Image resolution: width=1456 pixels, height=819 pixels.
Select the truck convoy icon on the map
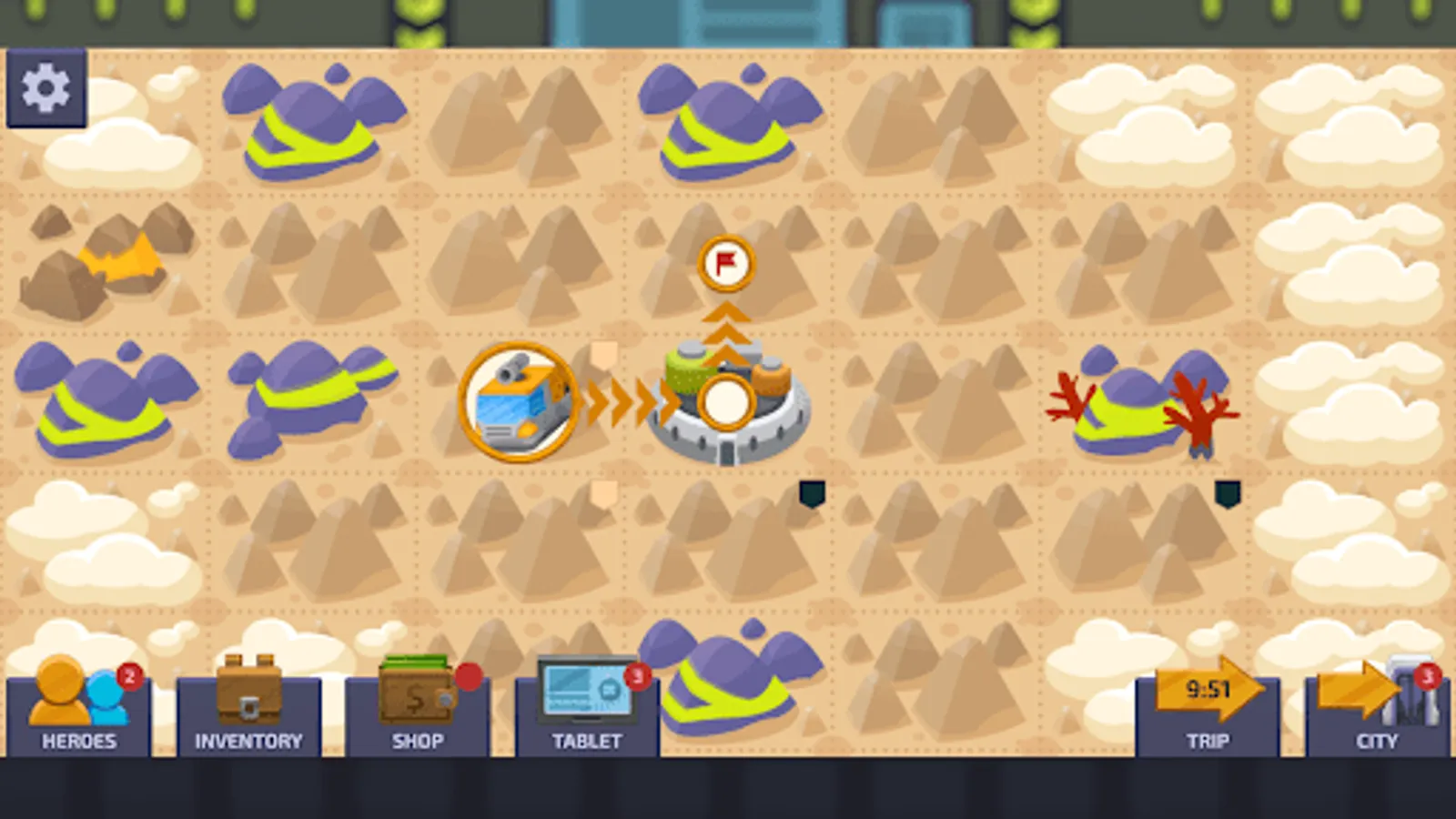517,404
